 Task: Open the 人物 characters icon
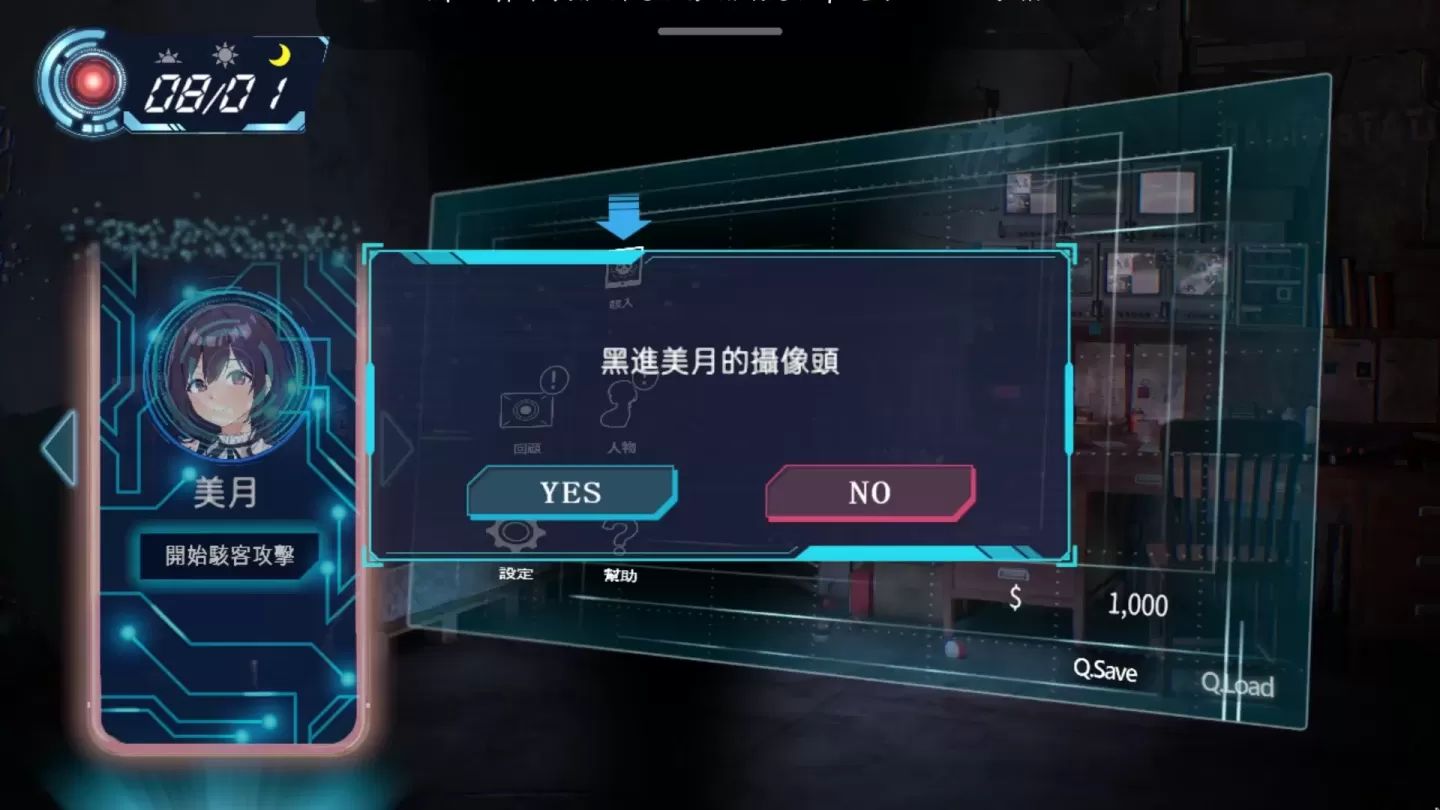(621, 405)
